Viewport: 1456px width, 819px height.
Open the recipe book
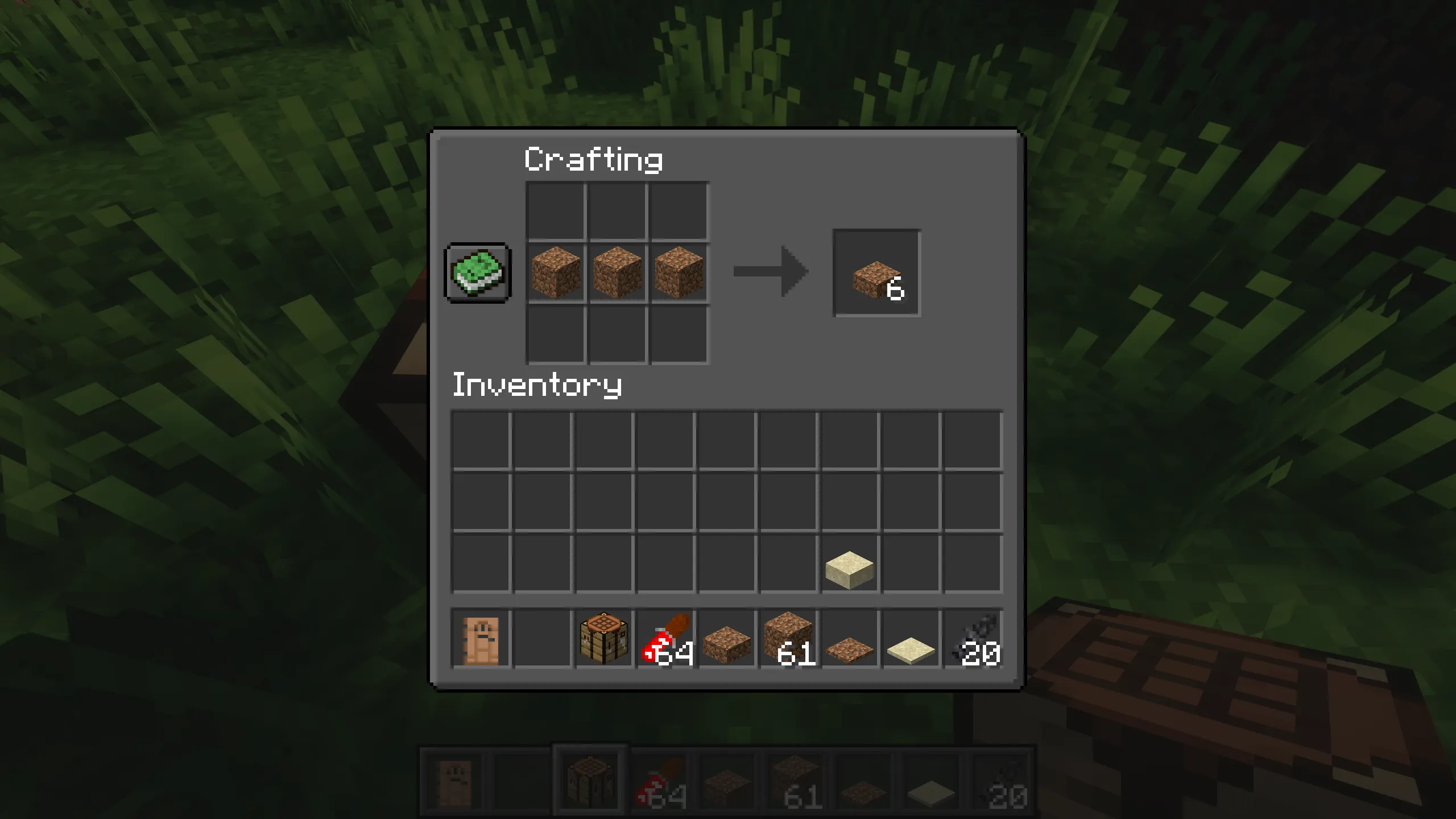point(477,273)
